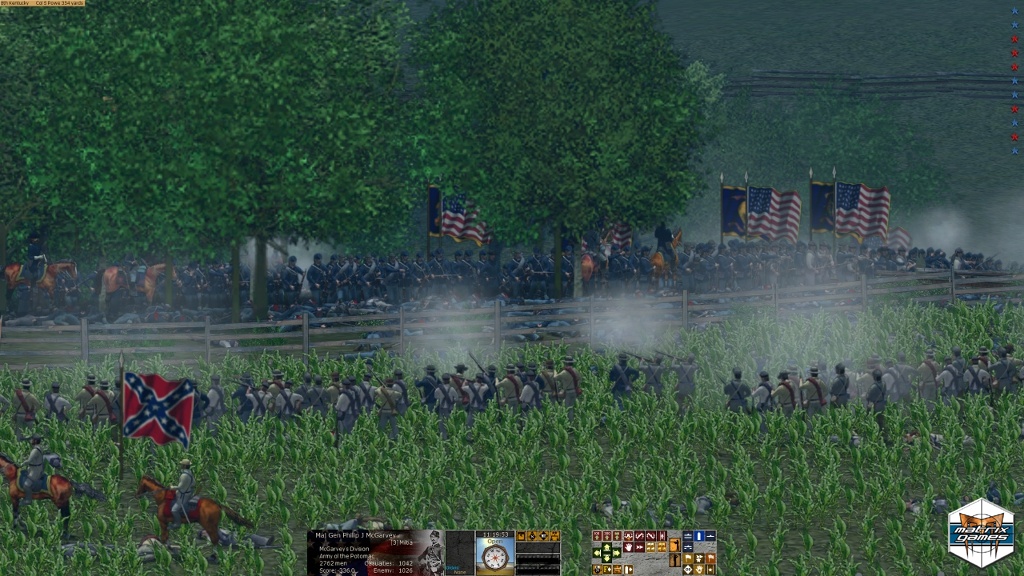Activate the double-quick fast-forward arrows command
Image resolution: width=1024 pixels, height=576 pixels.
pyautogui.click(x=640, y=547)
